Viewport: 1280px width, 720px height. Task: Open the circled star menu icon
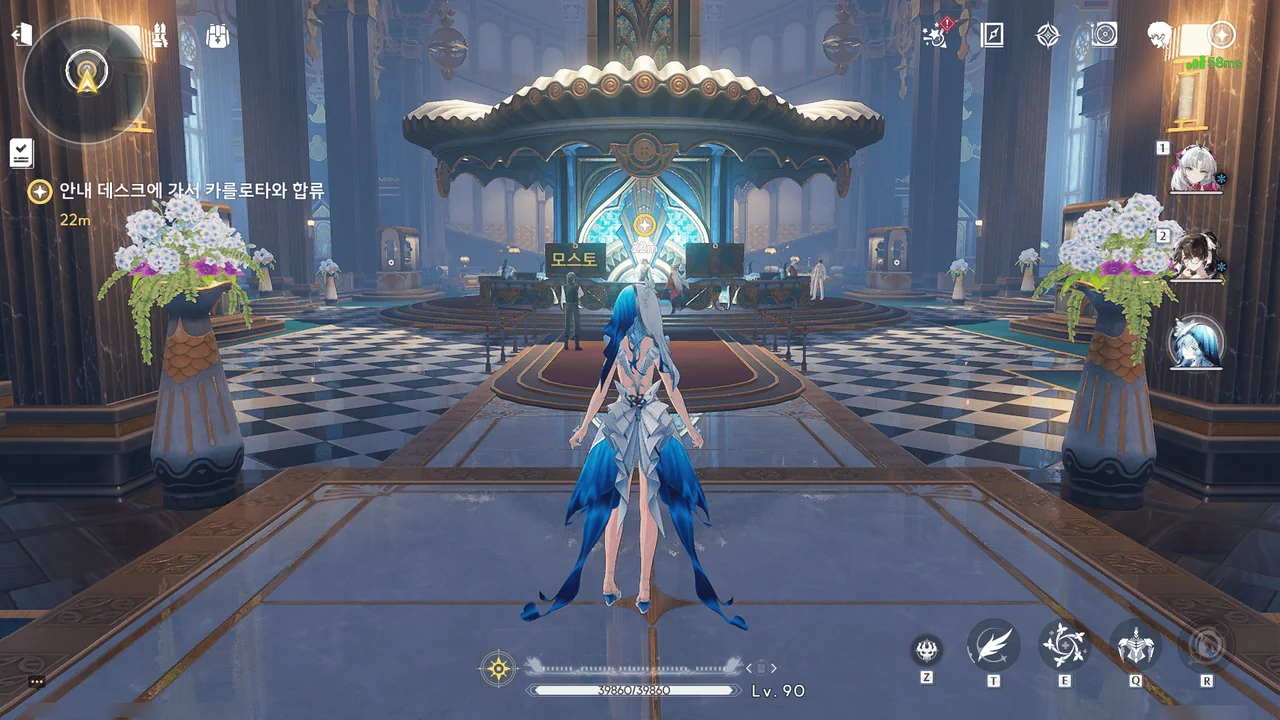(1221, 35)
